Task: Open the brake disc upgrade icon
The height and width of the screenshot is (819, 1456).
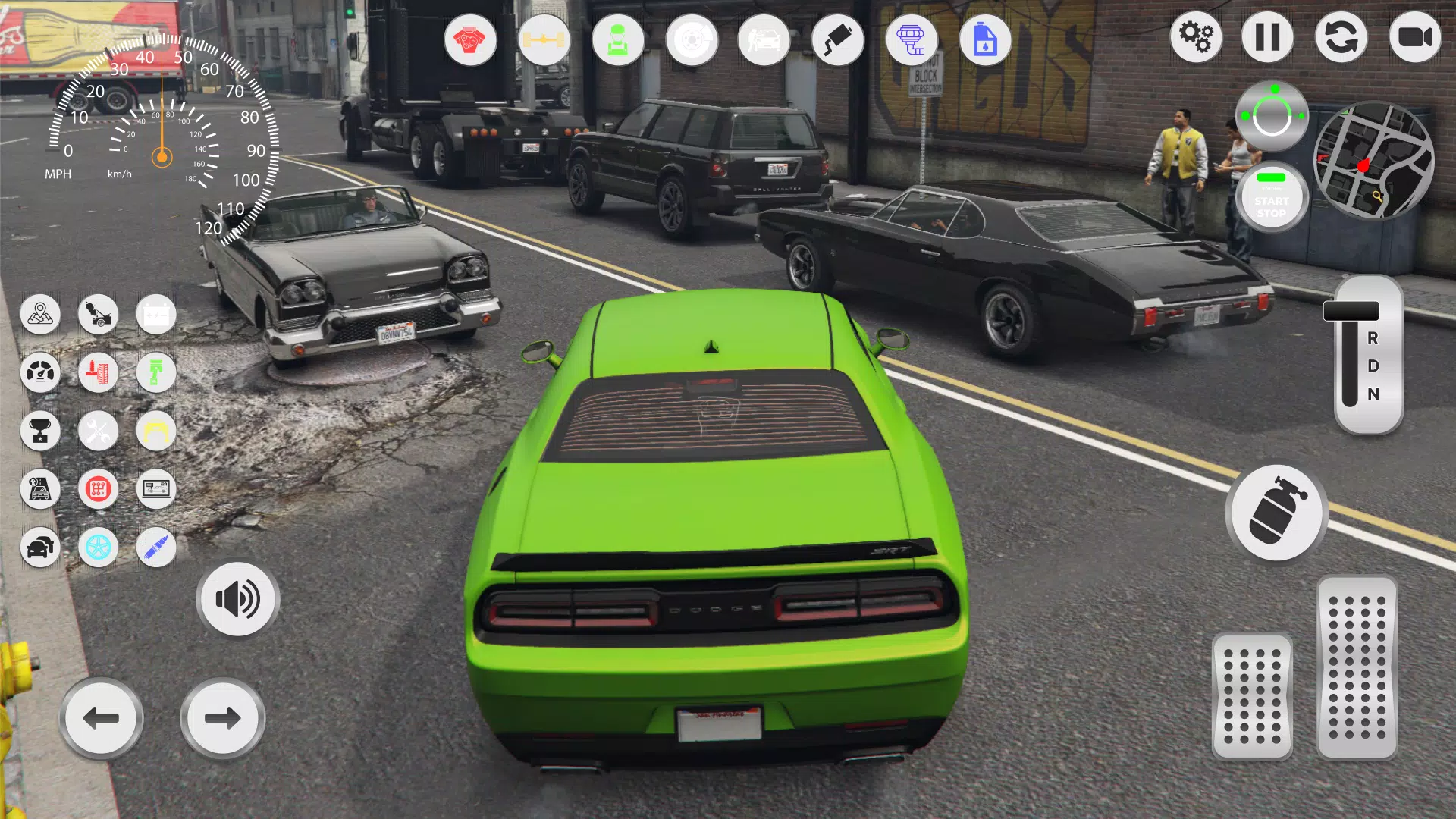Action: (x=691, y=39)
